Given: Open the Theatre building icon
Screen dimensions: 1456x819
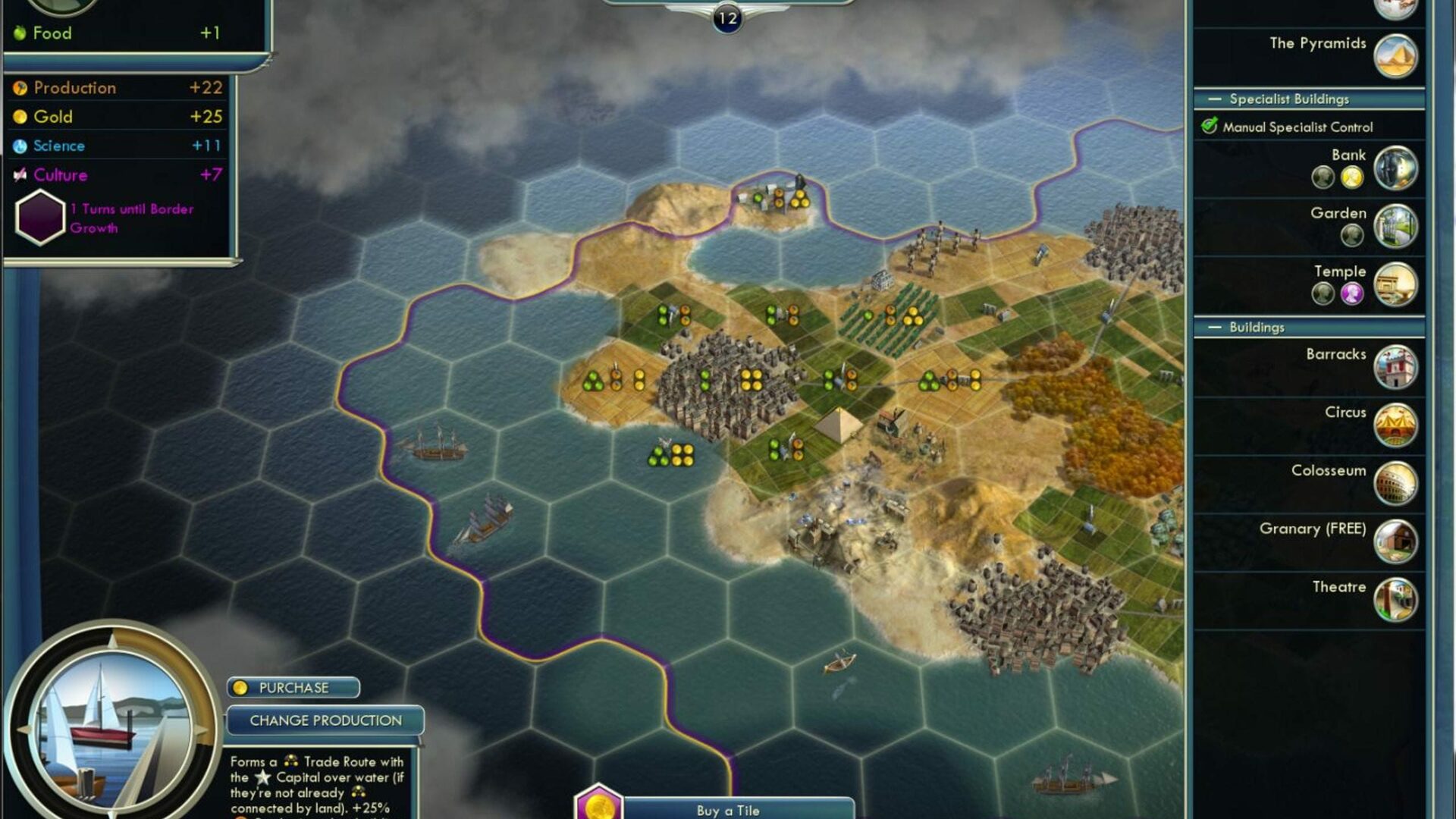Looking at the screenshot, I should tap(1395, 600).
